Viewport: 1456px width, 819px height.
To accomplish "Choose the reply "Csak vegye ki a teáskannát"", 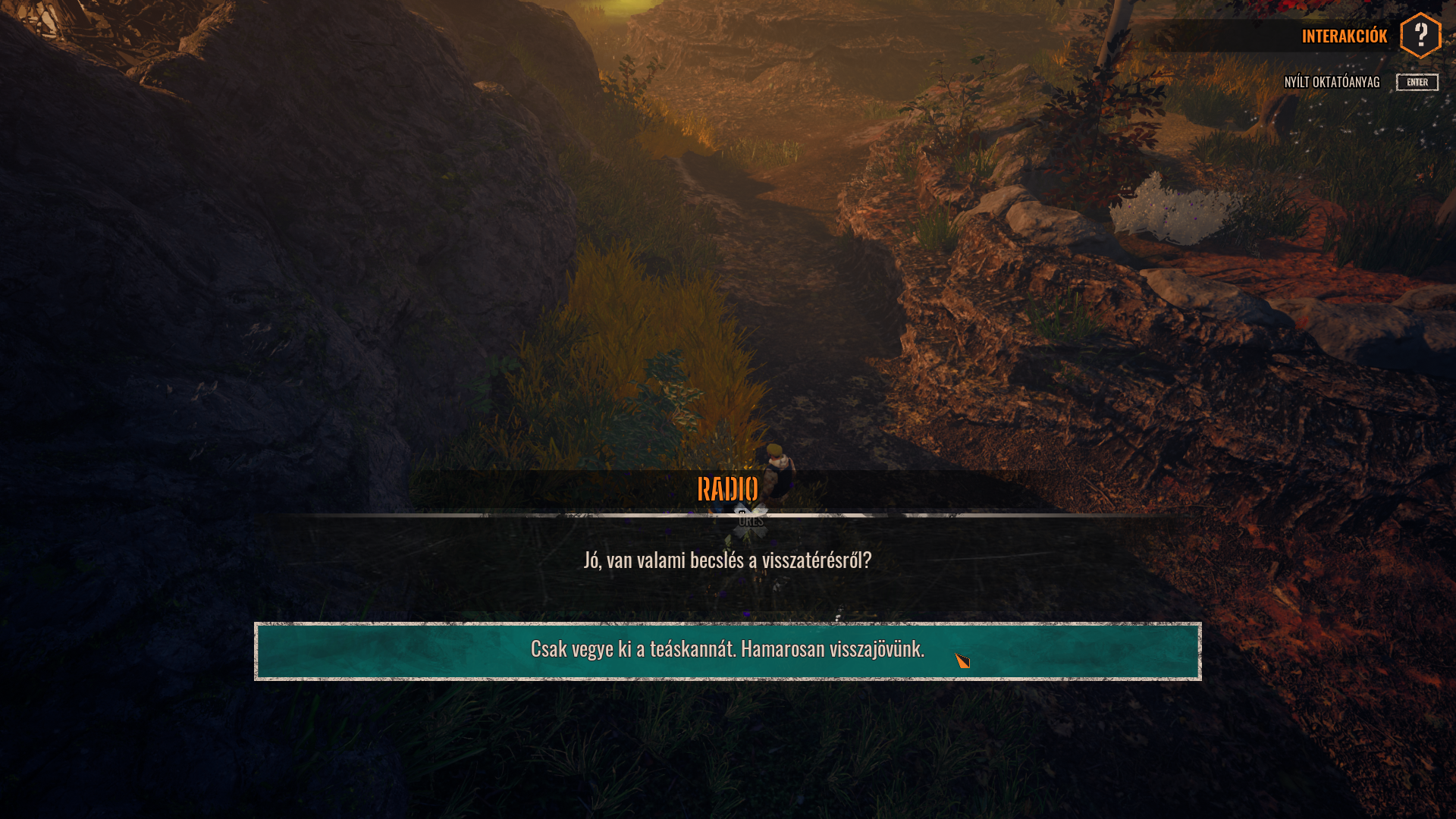I will pyautogui.click(x=726, y=651).
